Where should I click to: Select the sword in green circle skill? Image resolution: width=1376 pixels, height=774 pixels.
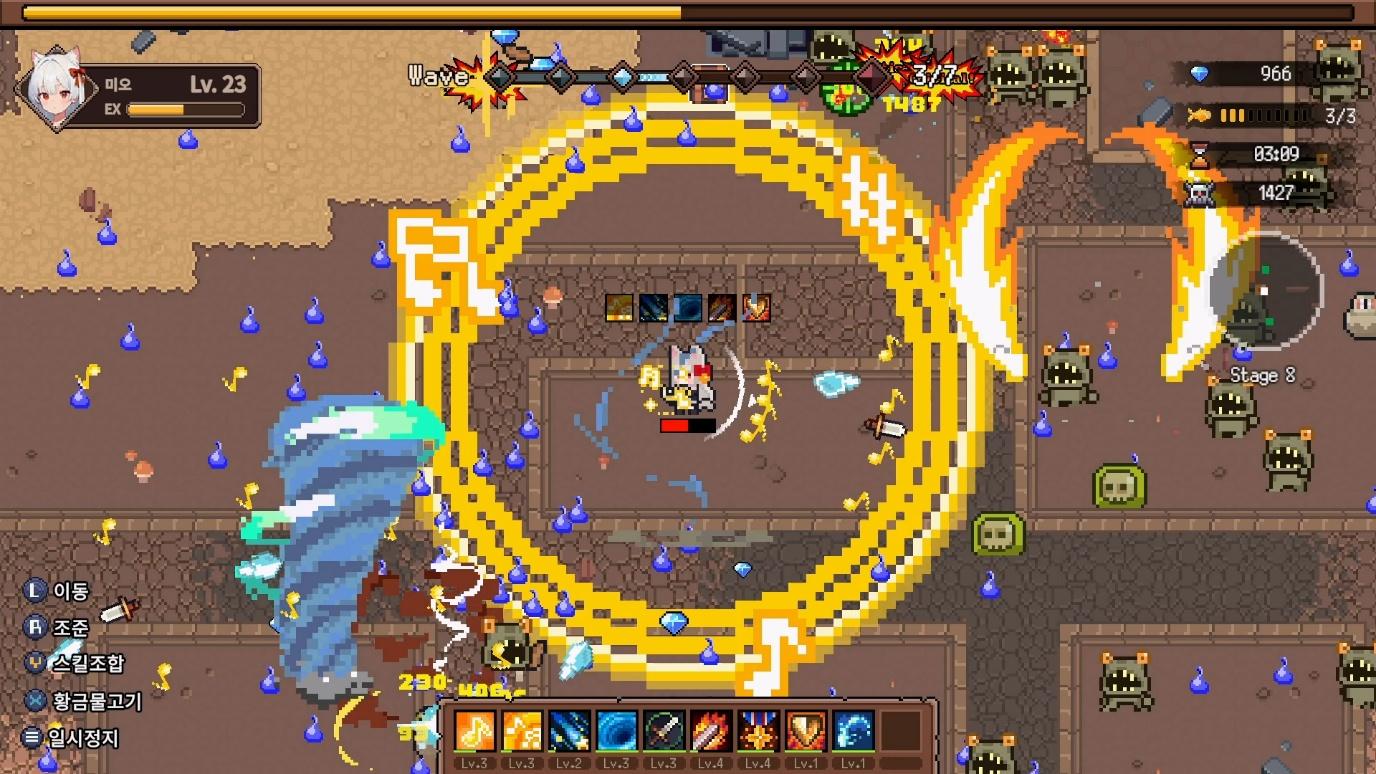click(663, 731)
